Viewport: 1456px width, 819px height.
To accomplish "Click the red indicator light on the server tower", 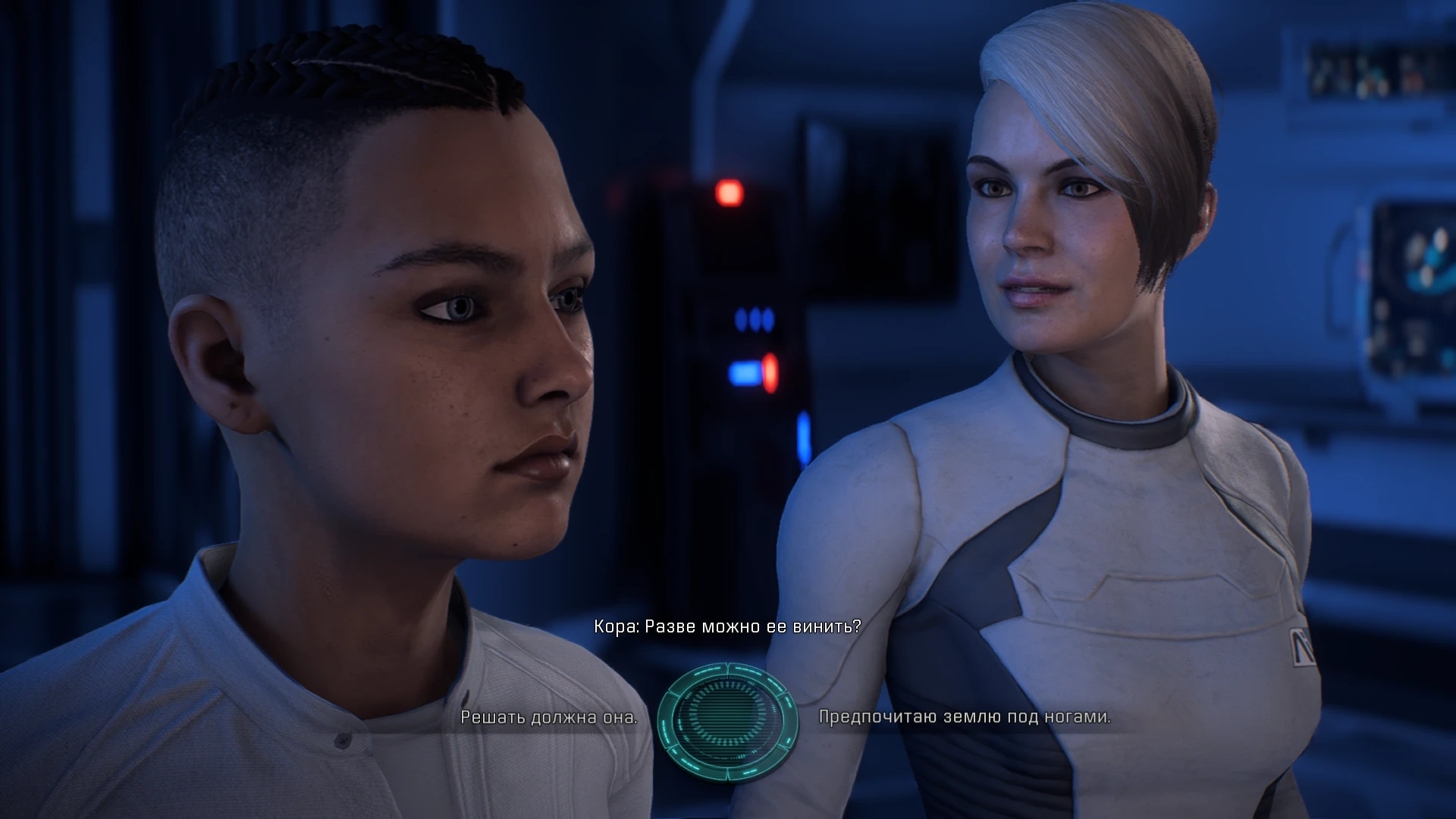I will coord(730,191).
